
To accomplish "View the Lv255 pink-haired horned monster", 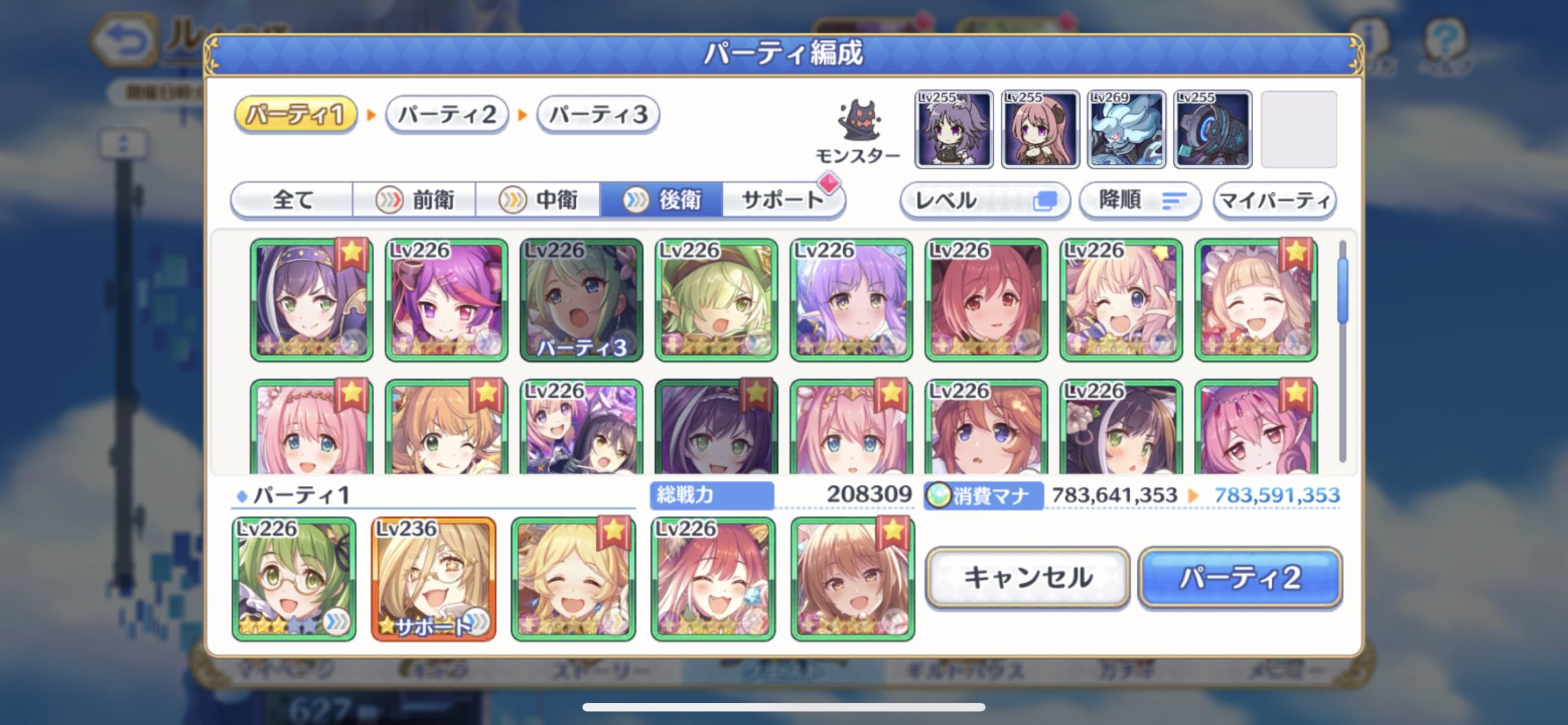I will pyautogui.click(x=1040, y=129).
